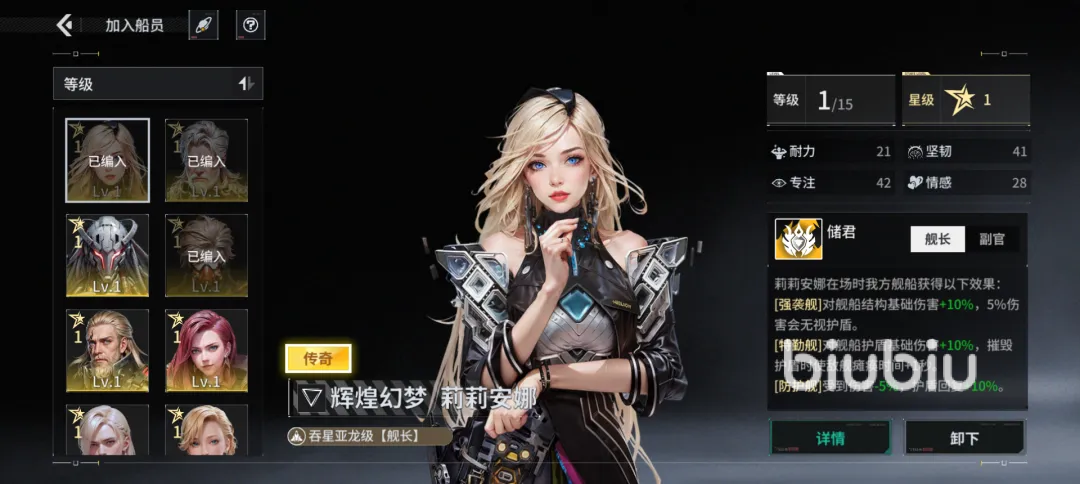Select the bearded blond man portrait

click(x=107, y=350)
